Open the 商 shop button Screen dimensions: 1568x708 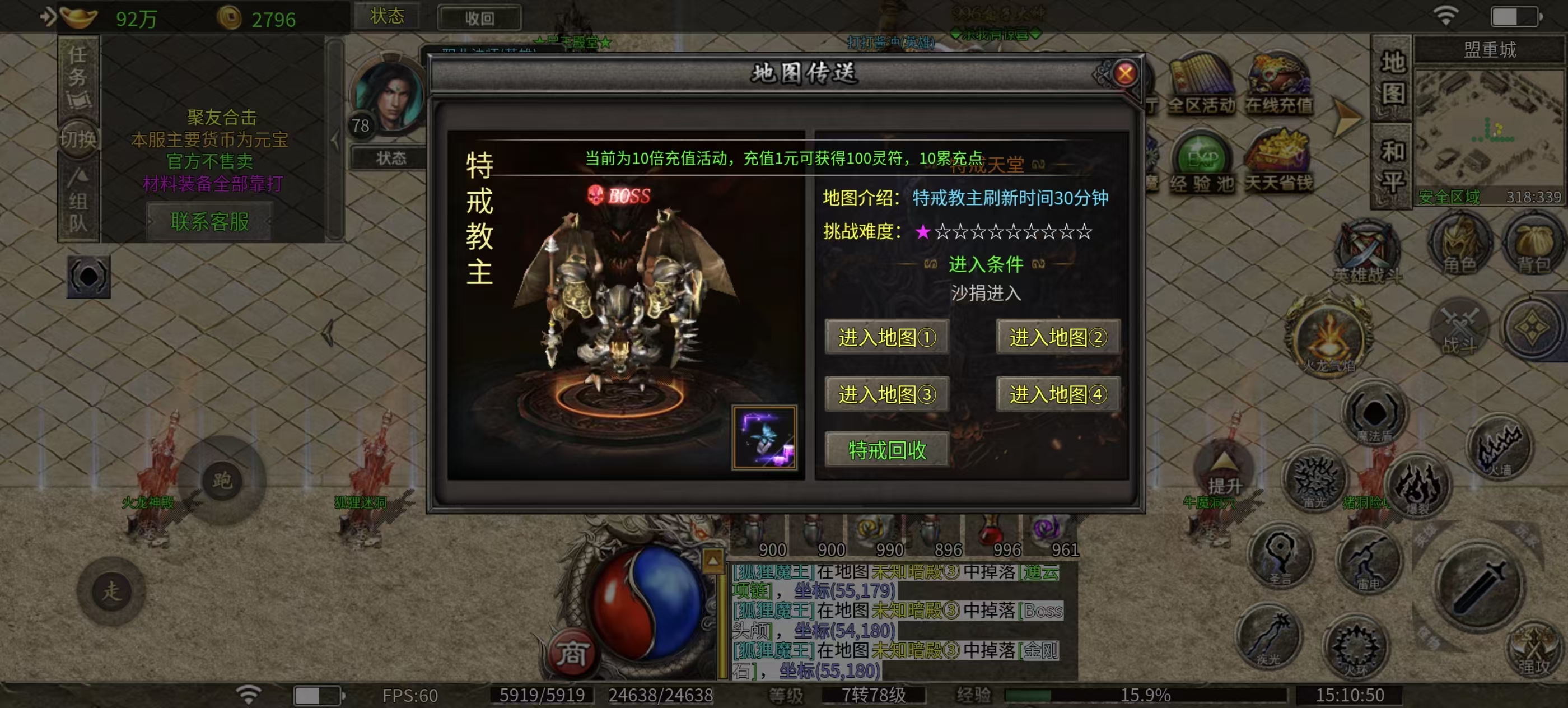pyautogui.click(x=571, y=654)
